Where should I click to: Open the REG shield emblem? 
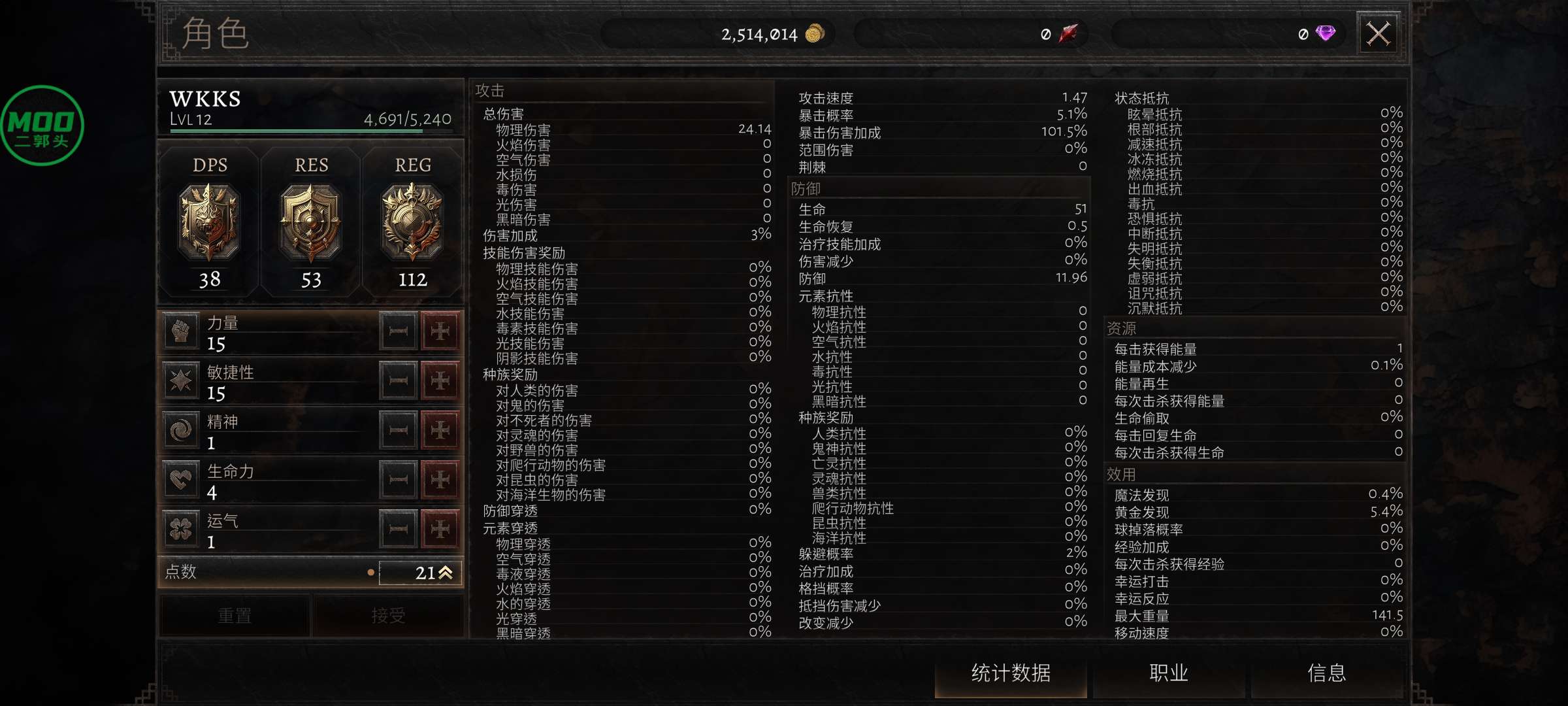414,220
